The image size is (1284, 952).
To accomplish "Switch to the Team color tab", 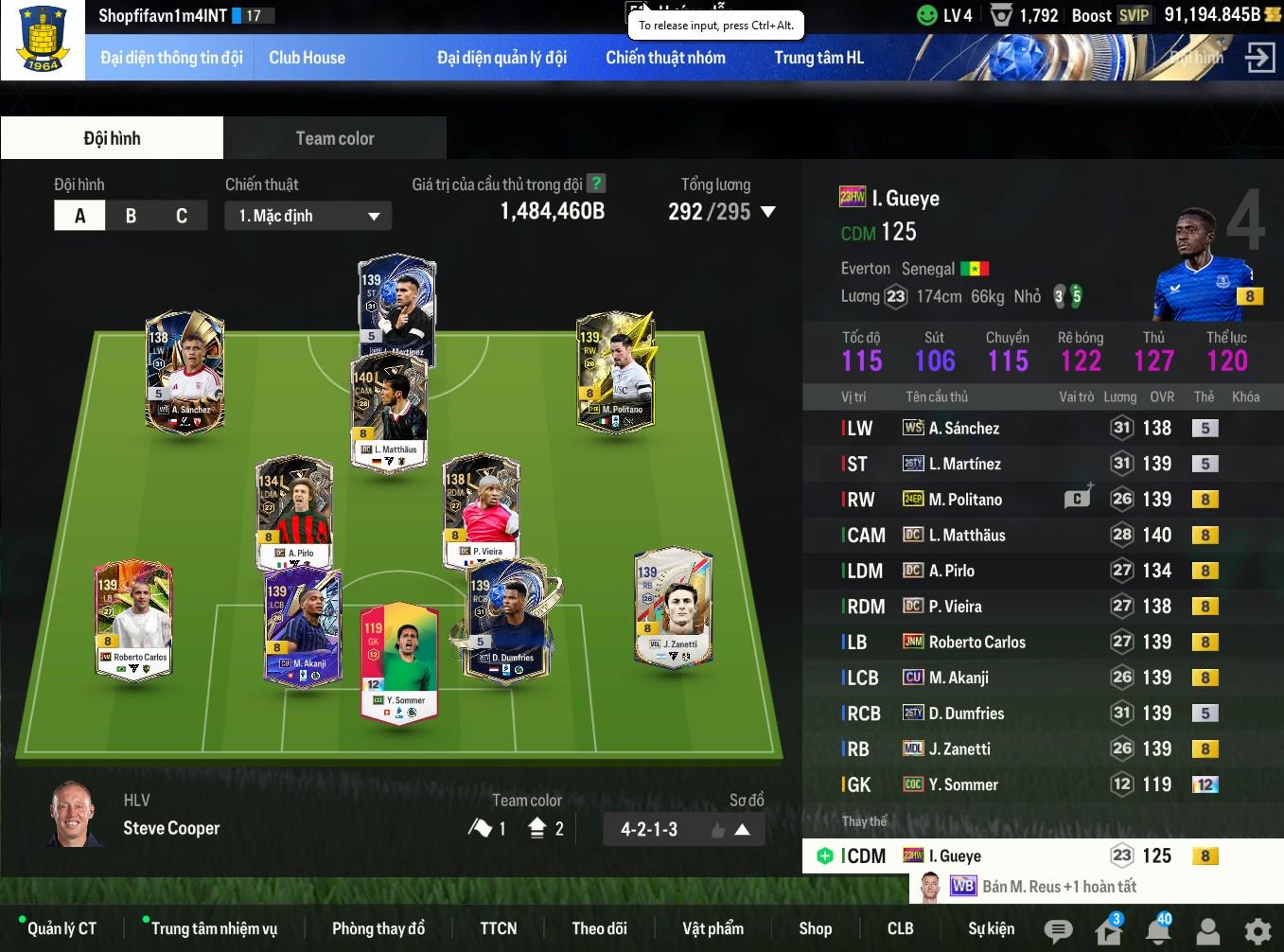I will (x=335, y=138).
